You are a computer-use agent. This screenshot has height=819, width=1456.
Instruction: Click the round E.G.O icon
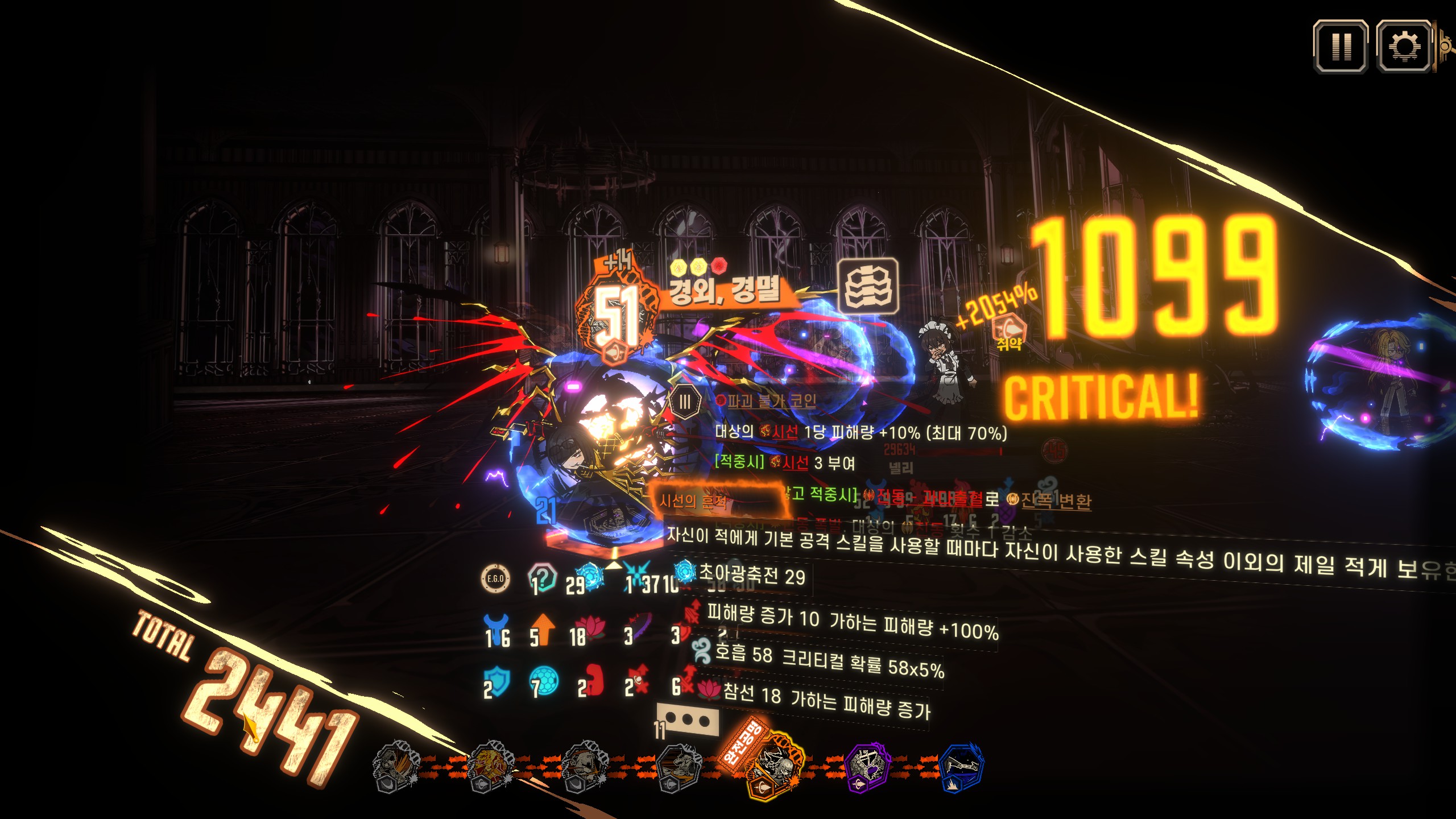tap(495, 578)
